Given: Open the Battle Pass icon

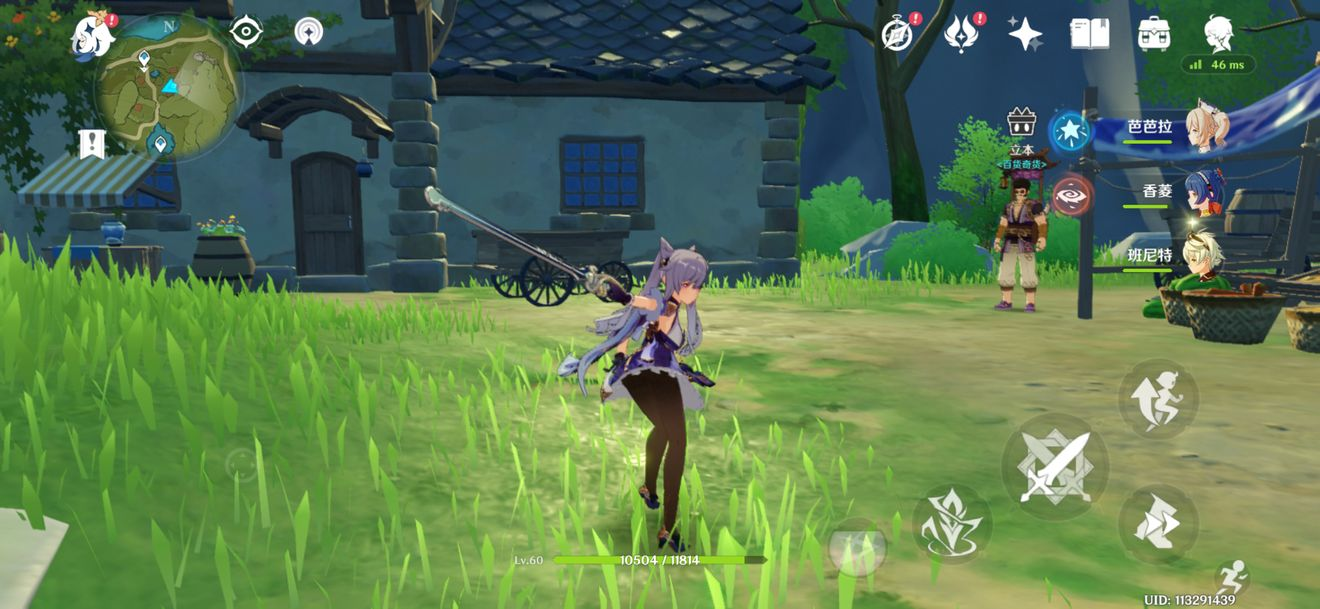Looking at the screenshot, I should pos(961,34).
